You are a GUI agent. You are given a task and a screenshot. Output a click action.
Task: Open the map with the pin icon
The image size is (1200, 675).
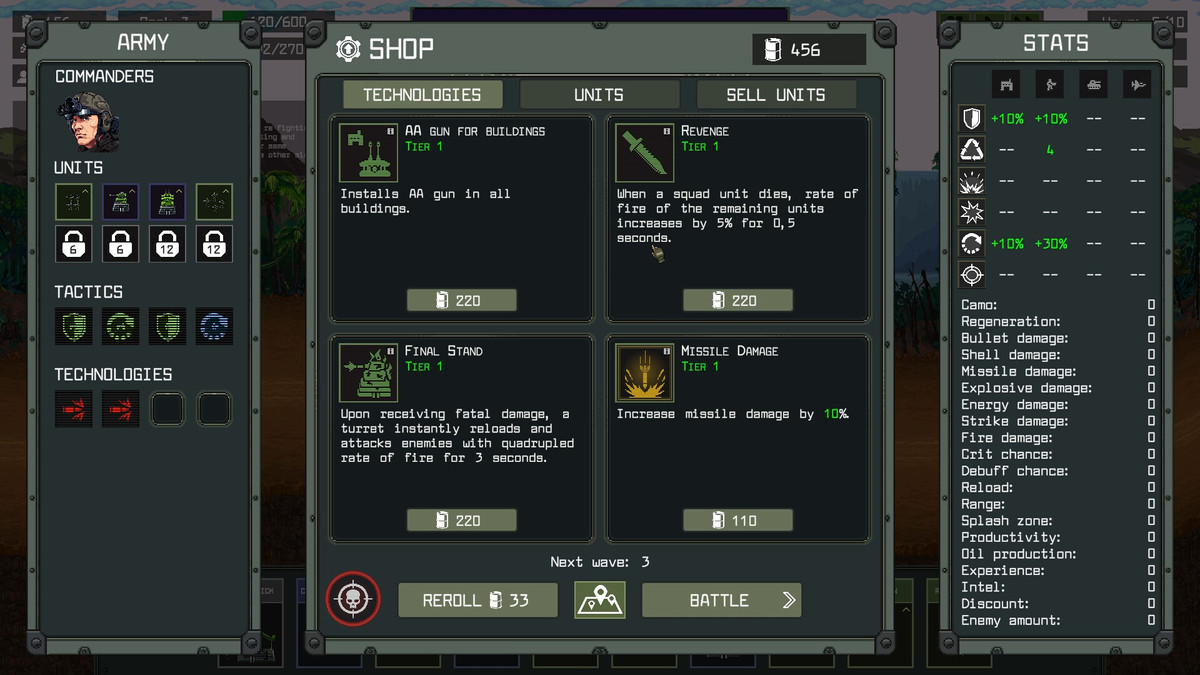(599, 600)
